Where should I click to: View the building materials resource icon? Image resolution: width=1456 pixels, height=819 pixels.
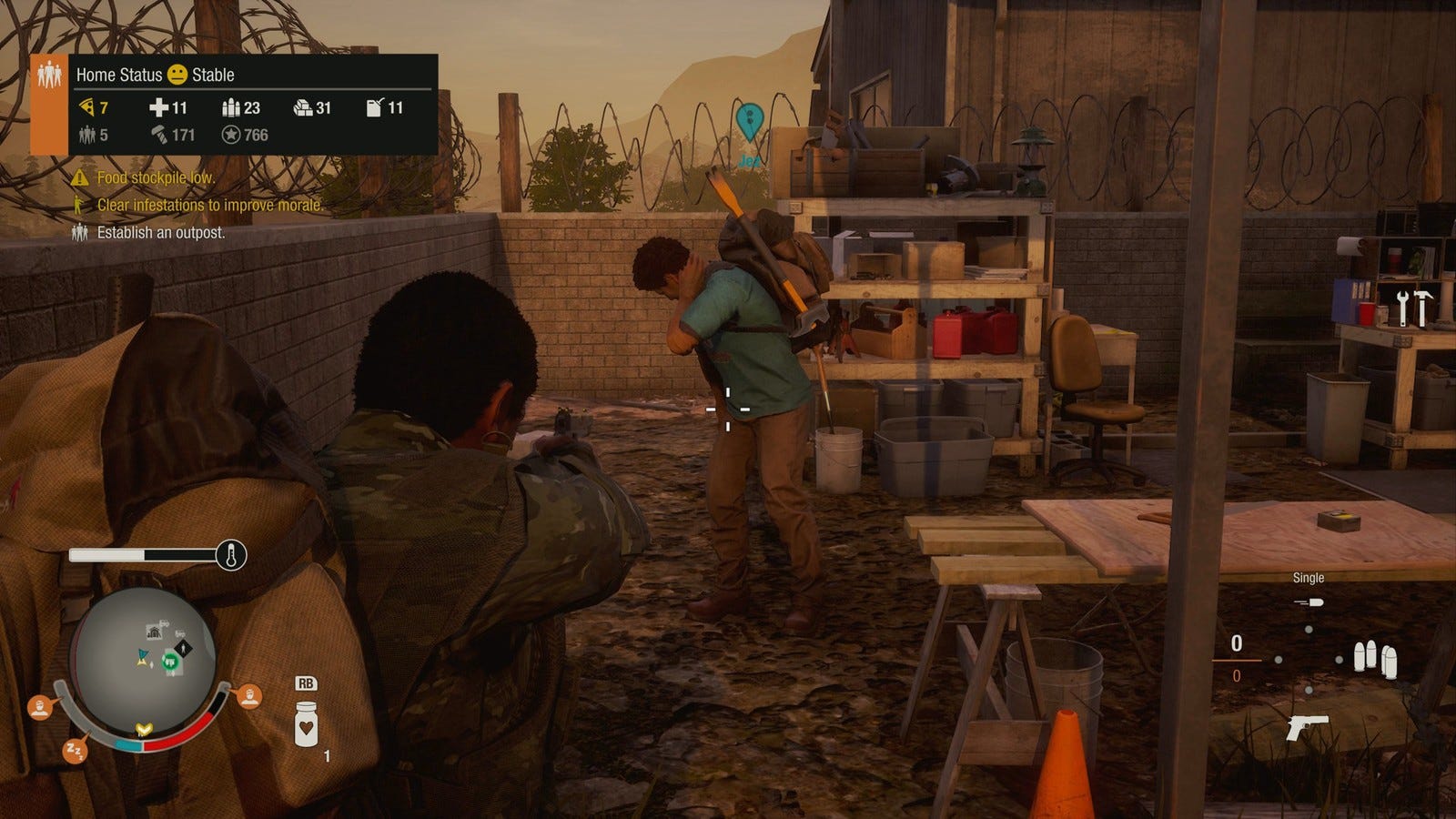303,107
